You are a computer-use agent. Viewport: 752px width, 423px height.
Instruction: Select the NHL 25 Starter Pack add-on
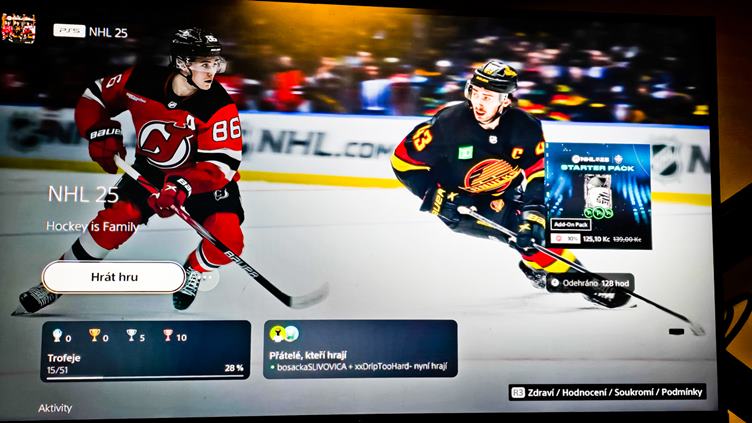[598, 196]
